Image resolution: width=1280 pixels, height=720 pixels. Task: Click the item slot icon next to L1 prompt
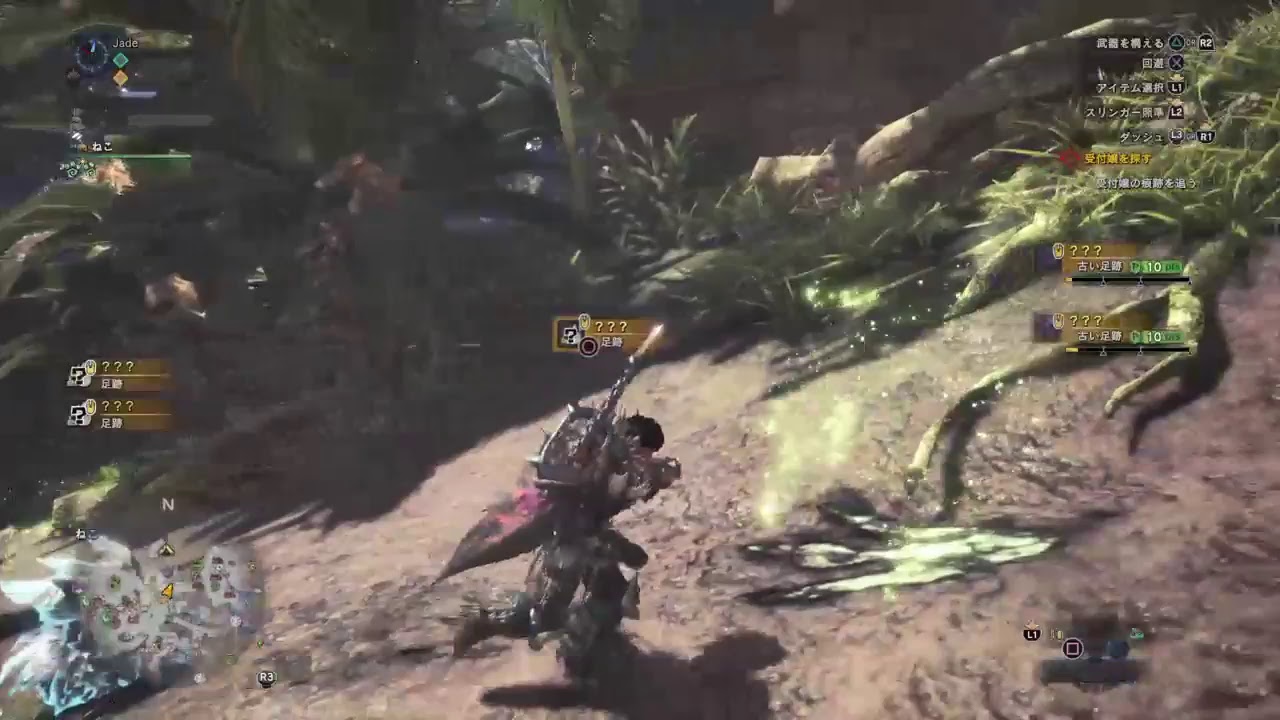coord(1056,634)
